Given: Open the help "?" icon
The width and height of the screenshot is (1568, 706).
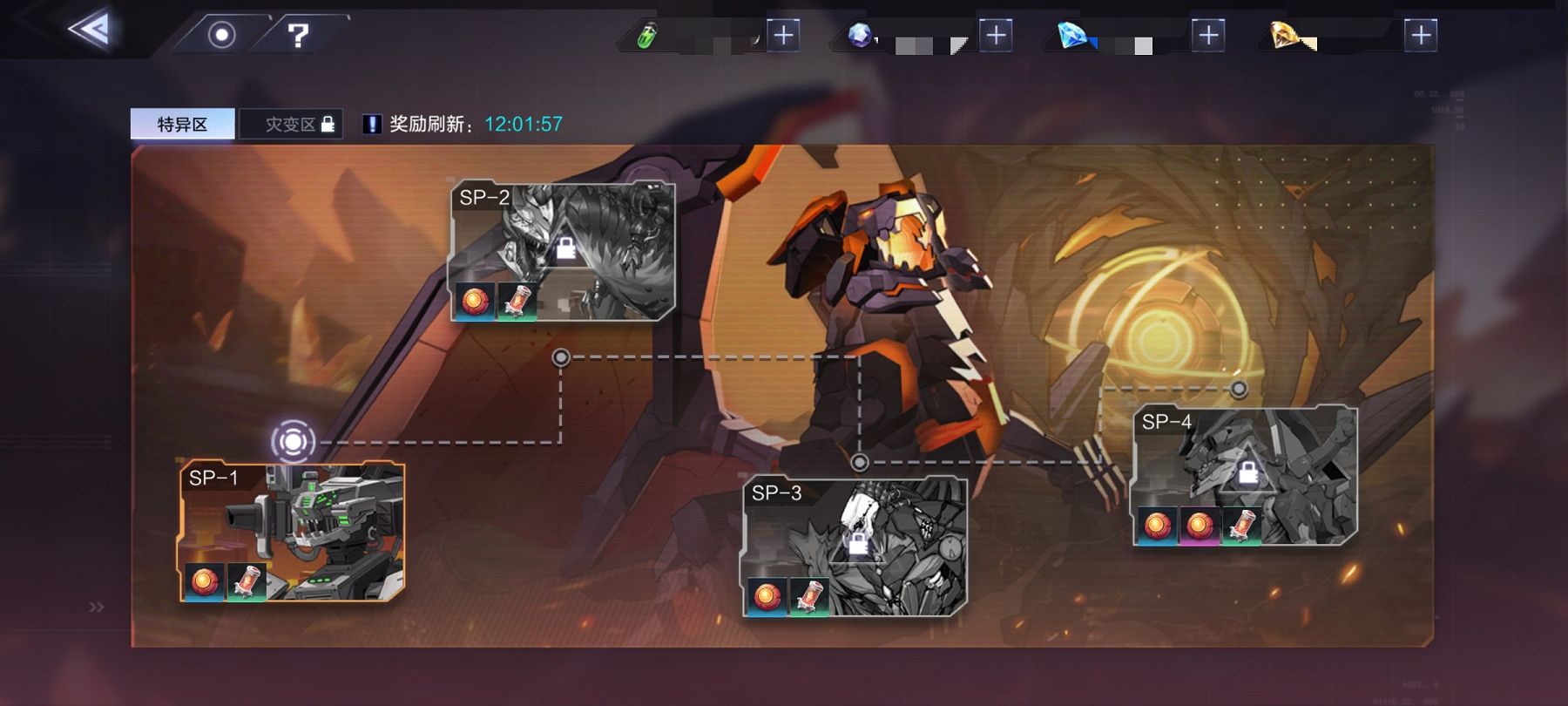Looking at the screenshot, I should click(x=300, y=35).
